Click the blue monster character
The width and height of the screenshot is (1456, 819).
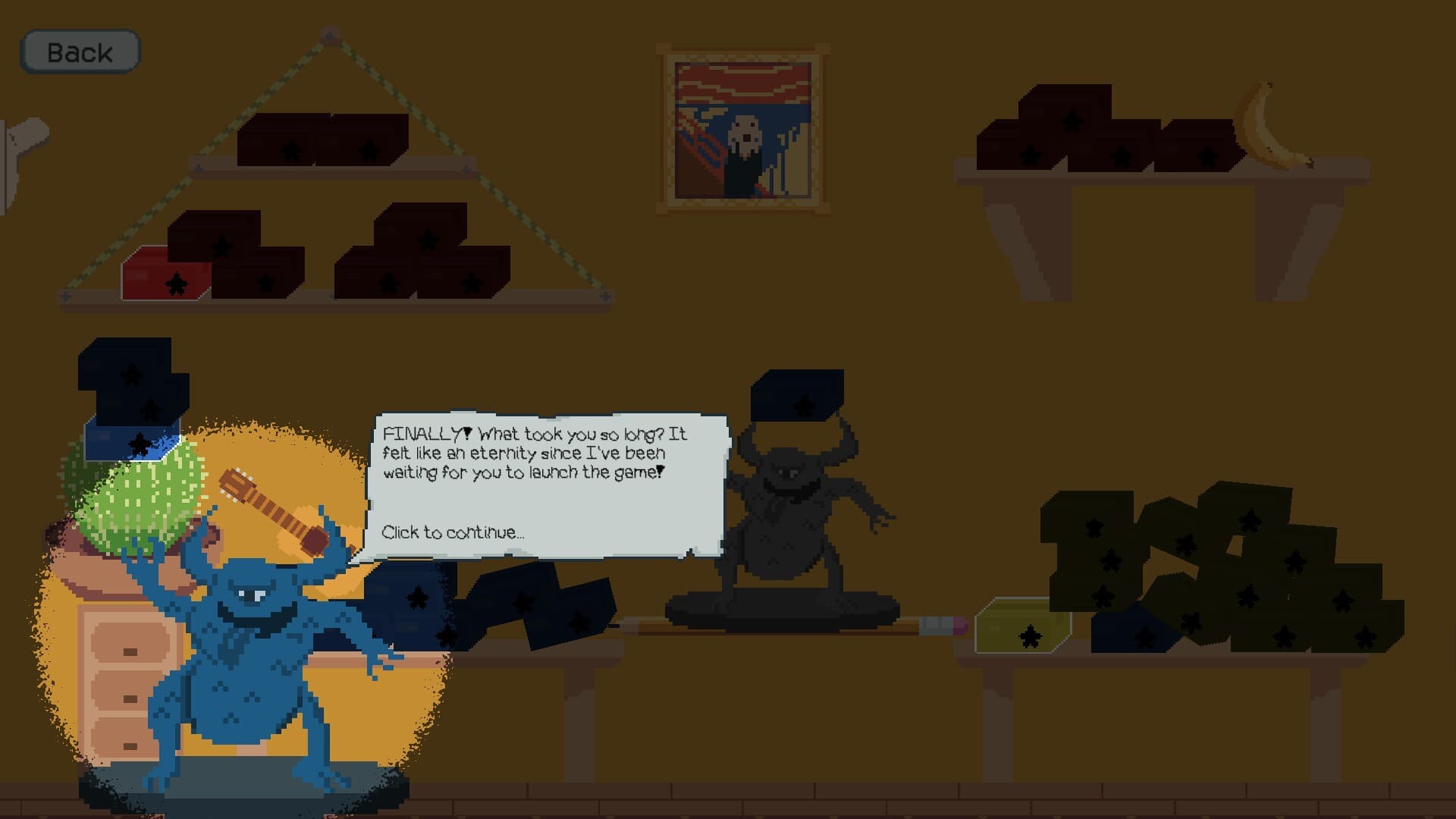[x=250, y=667]
